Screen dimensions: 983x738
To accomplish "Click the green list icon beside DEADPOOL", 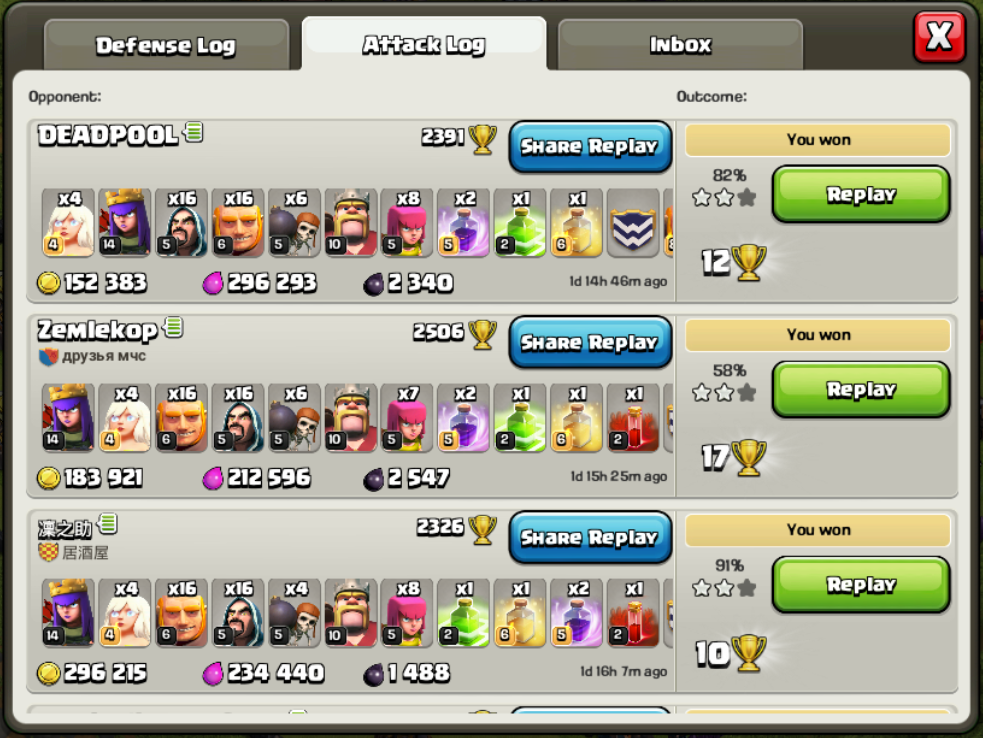I will click(194, 132).
